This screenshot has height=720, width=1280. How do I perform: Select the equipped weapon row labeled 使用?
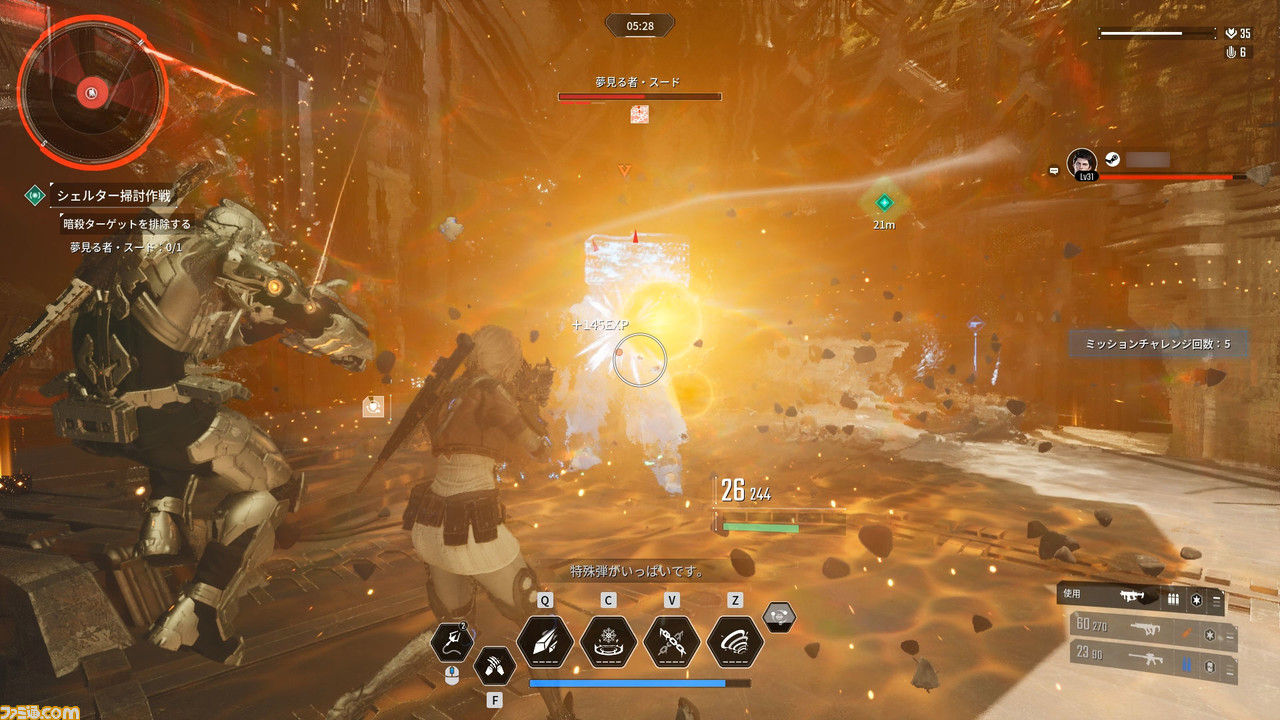[x=1140, y=599]
